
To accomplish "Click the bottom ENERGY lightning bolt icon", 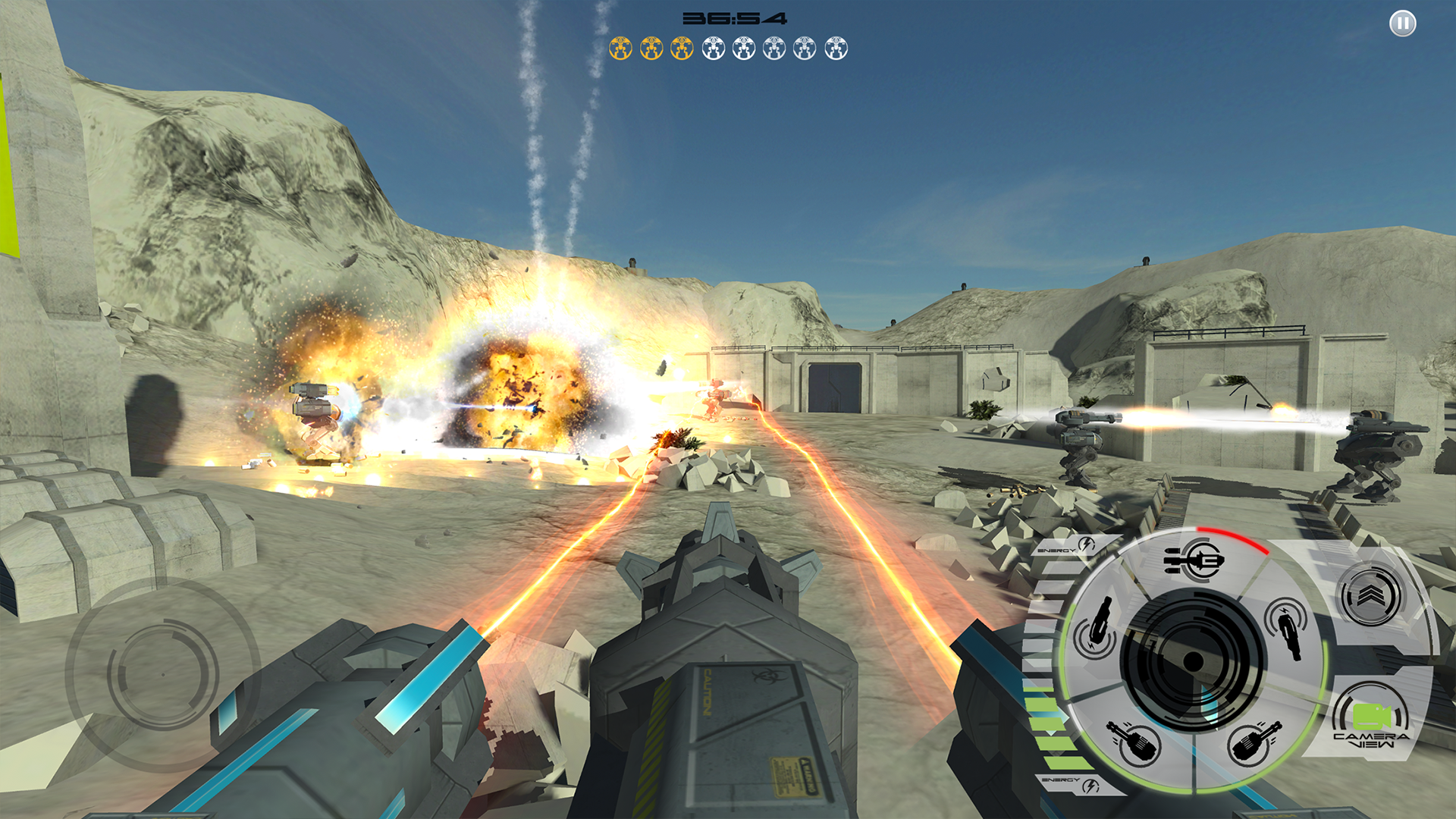I will tap(1089, 784).
